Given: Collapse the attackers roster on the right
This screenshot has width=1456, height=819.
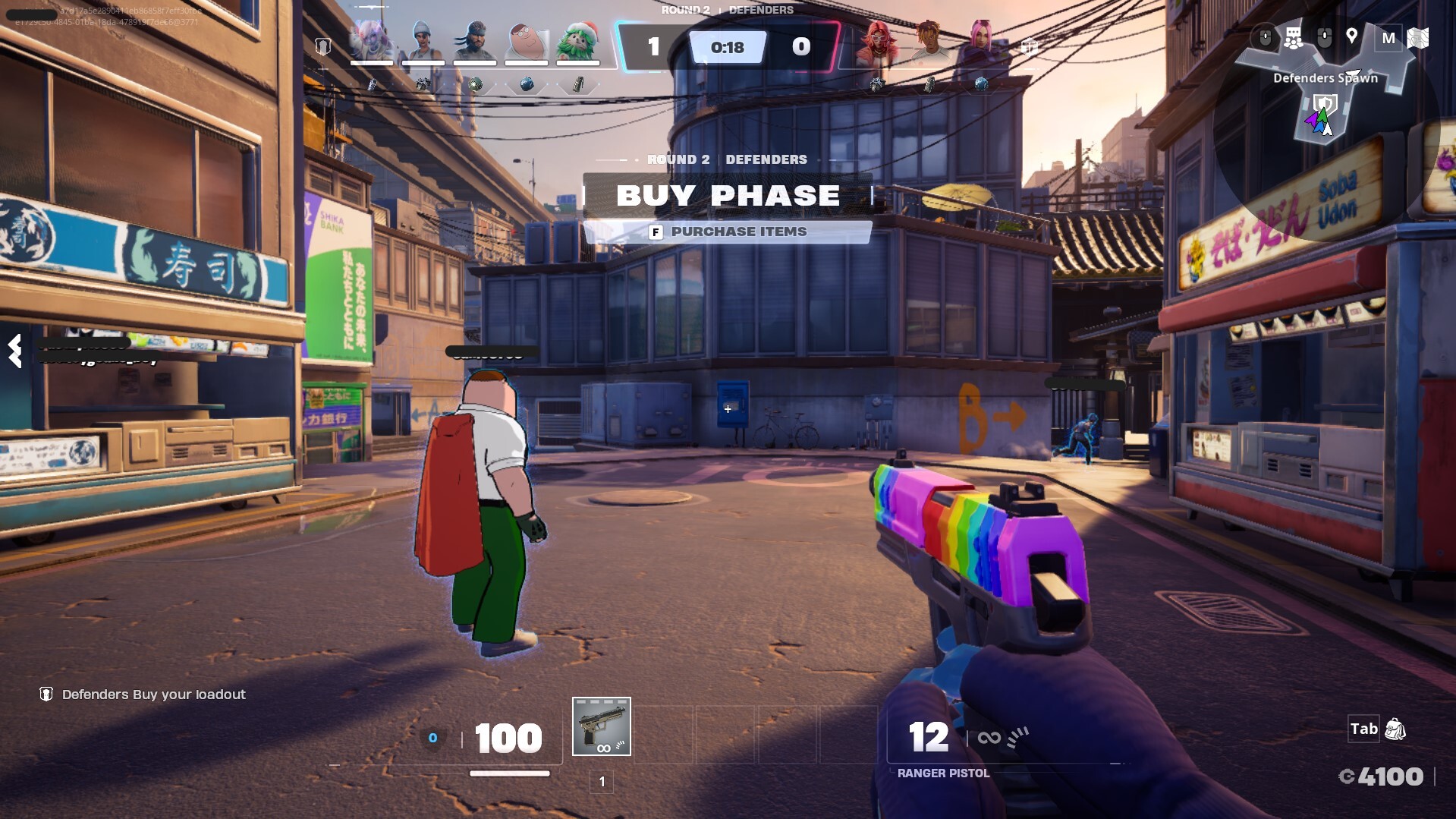Looking at the screenshot, I should pyautogui.click(x=1029, y=47).
